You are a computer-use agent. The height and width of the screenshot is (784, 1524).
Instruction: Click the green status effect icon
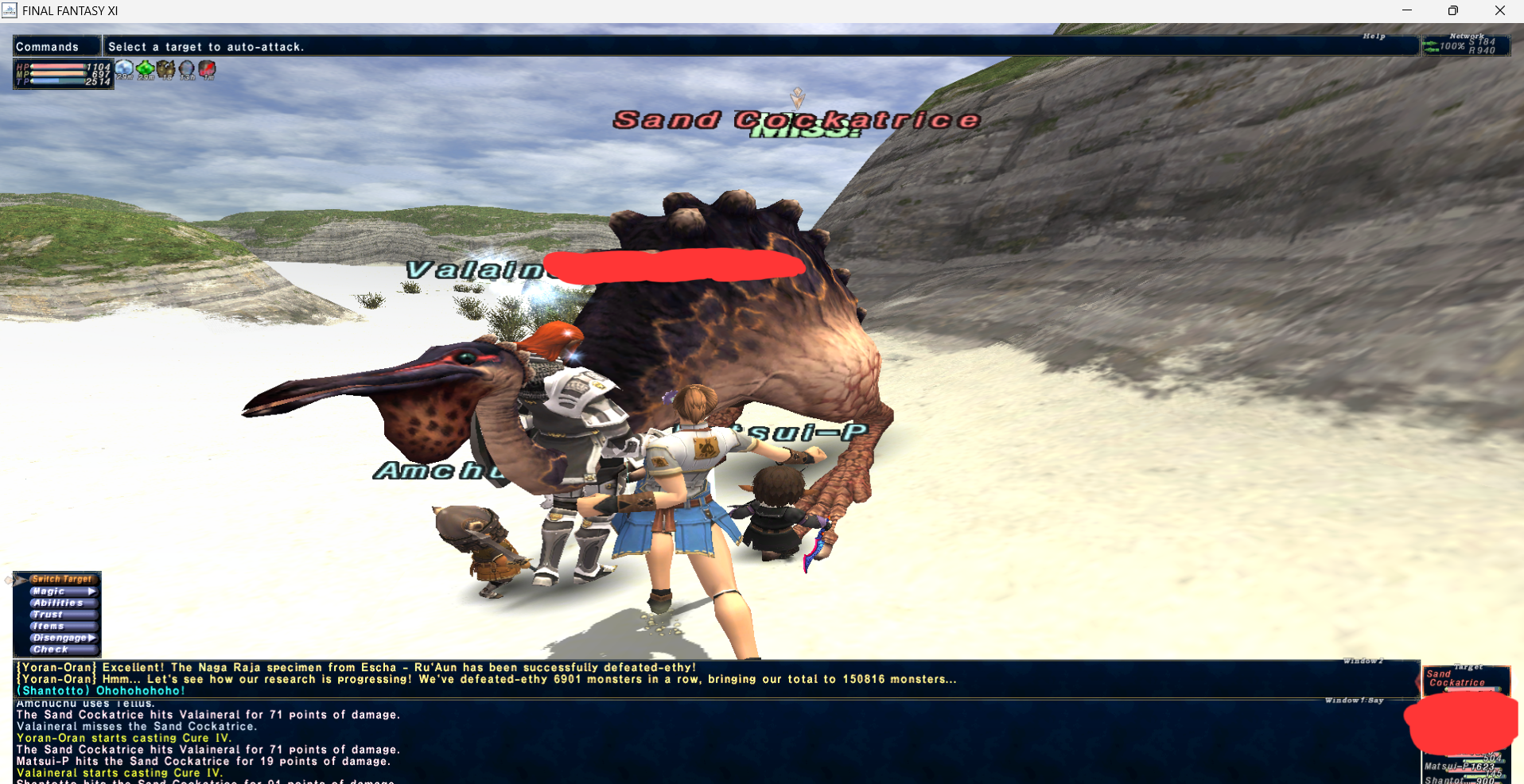coord(146,70)
